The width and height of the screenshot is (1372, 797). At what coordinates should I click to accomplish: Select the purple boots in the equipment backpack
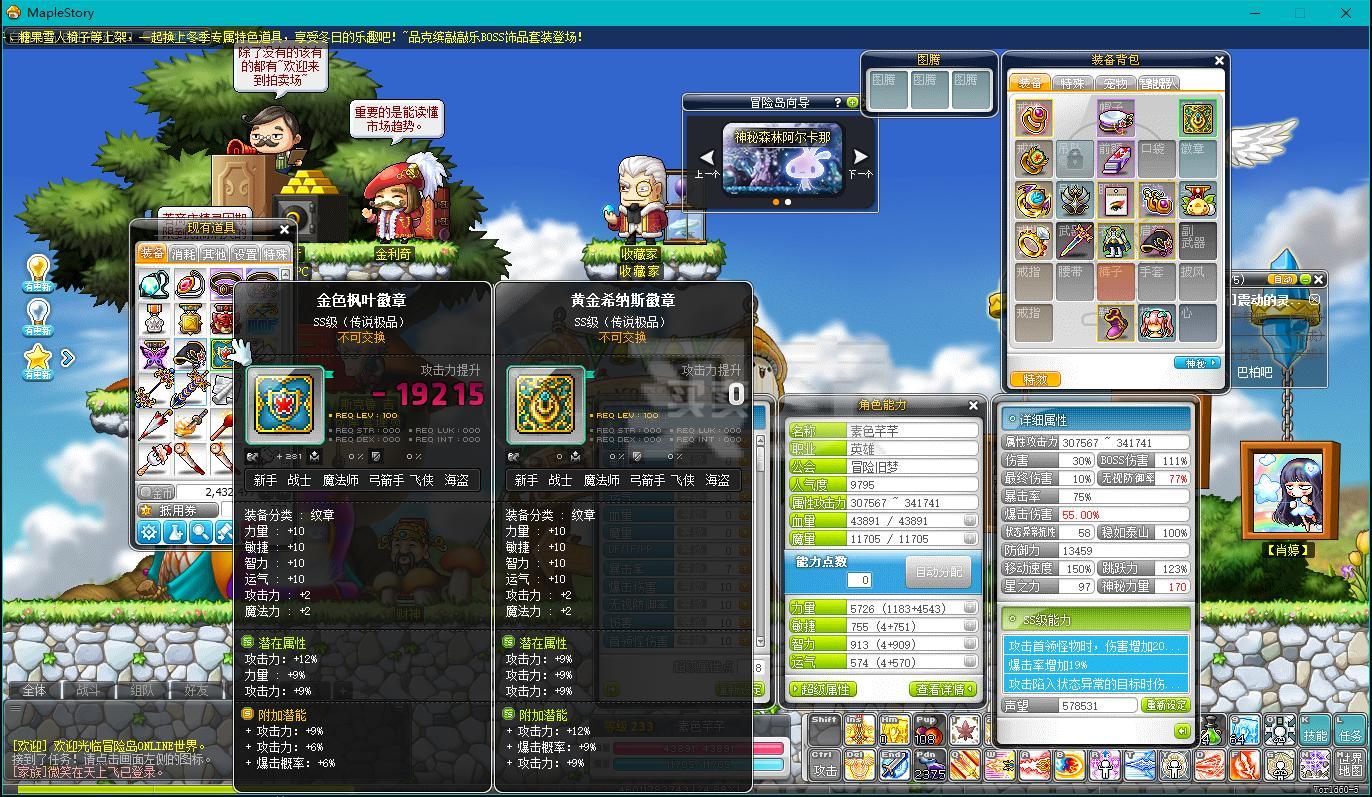(1115, 322)
